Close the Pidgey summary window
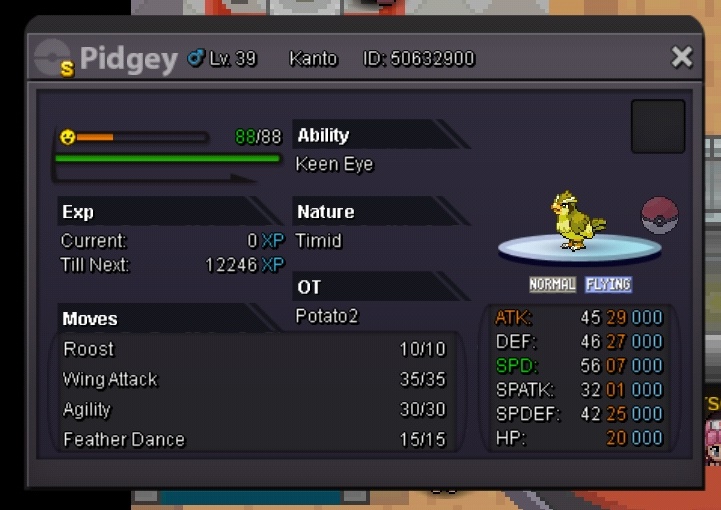721x510 pixels. pos(682,57)
